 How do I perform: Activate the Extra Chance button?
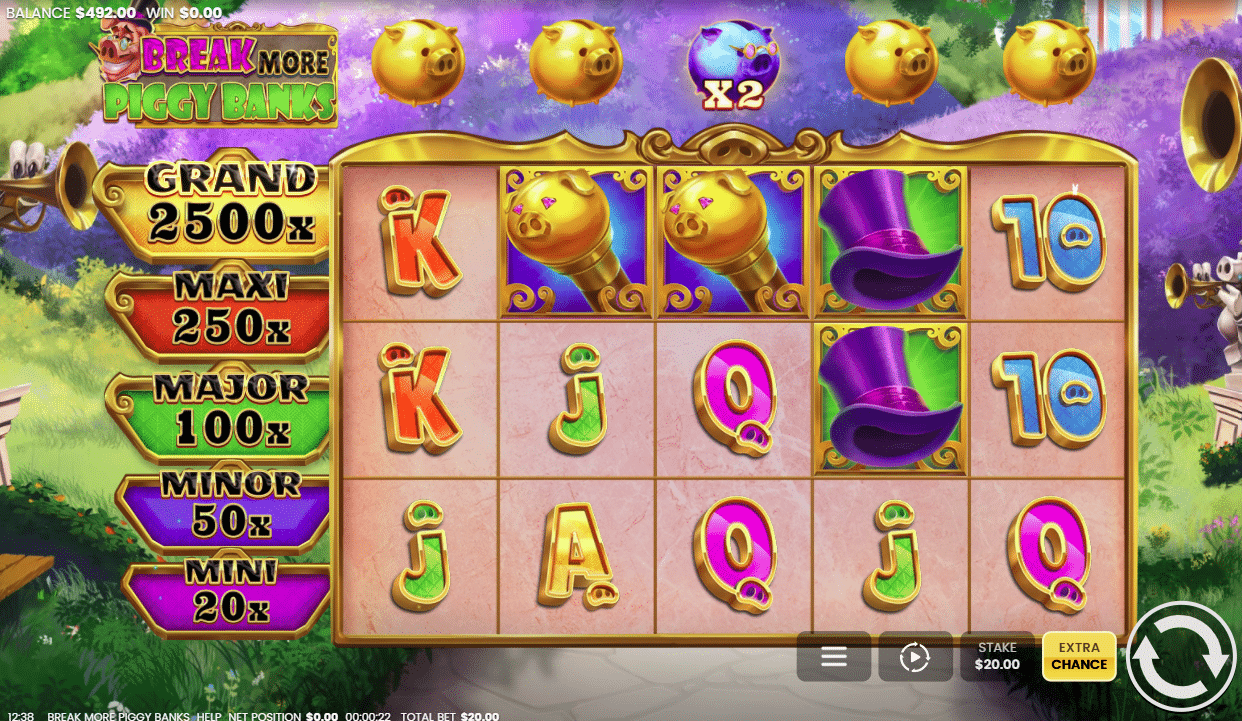(x=1079, y=656)
